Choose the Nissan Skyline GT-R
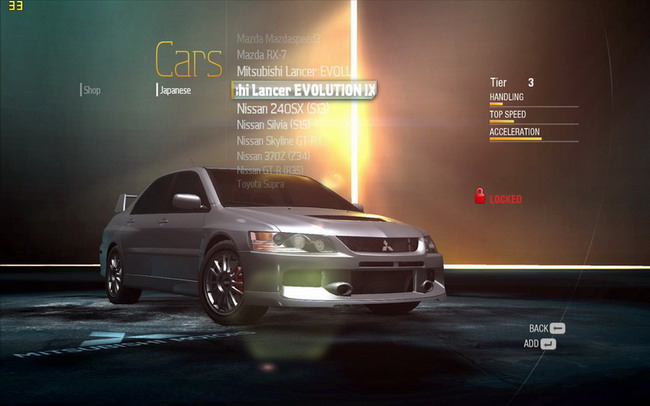The image size is (650, 406). pyautogui.click(x=280, y=141)
